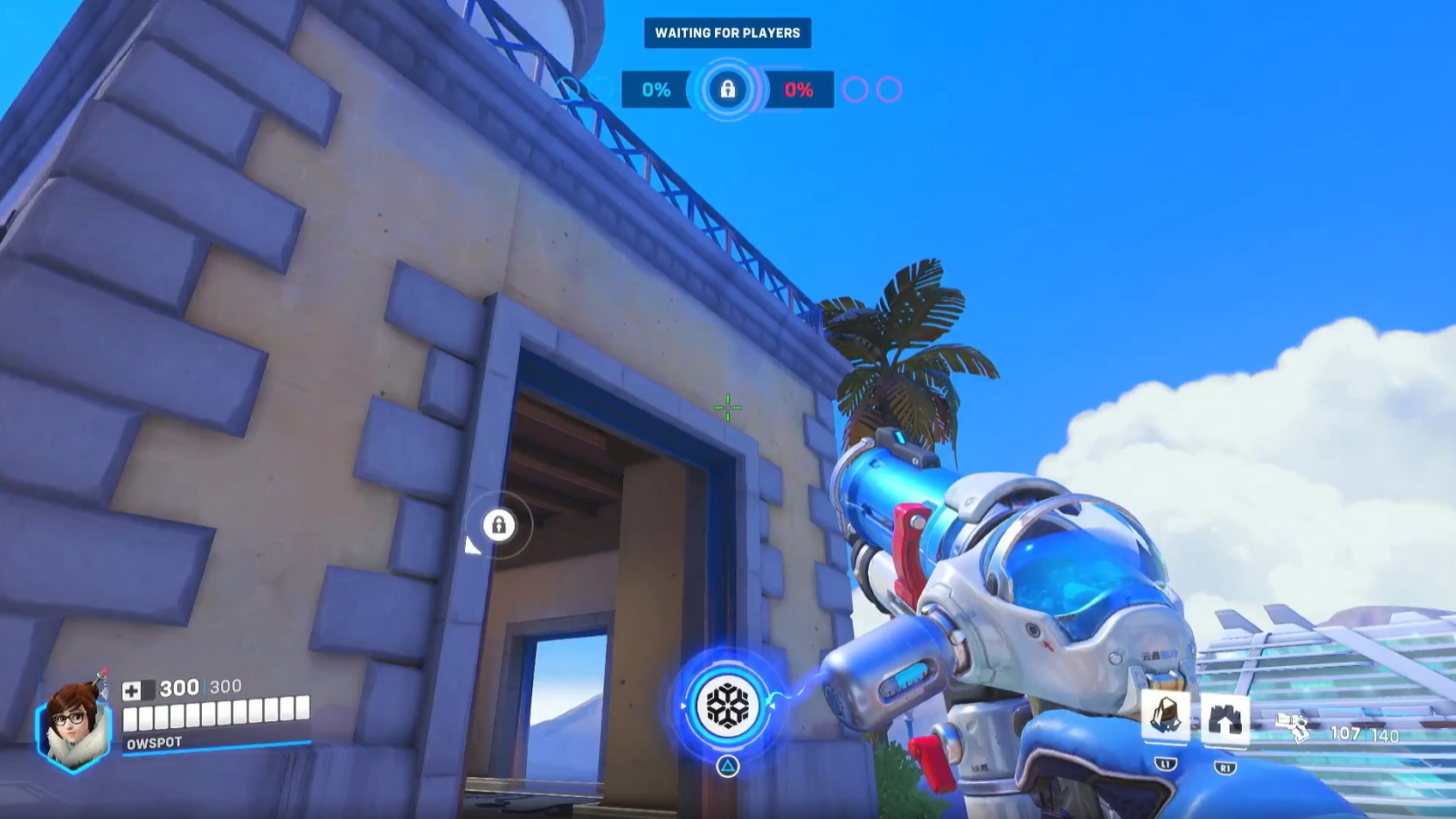Expand the red team 0% progress panel
The height and width of the screenshot is (819, 1456).
[x=799, y=89]
